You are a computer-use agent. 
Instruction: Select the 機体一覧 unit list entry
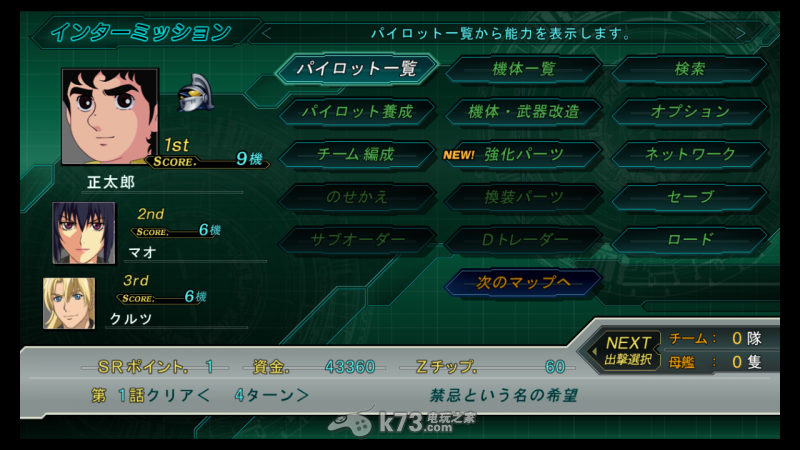pos(524,69)
